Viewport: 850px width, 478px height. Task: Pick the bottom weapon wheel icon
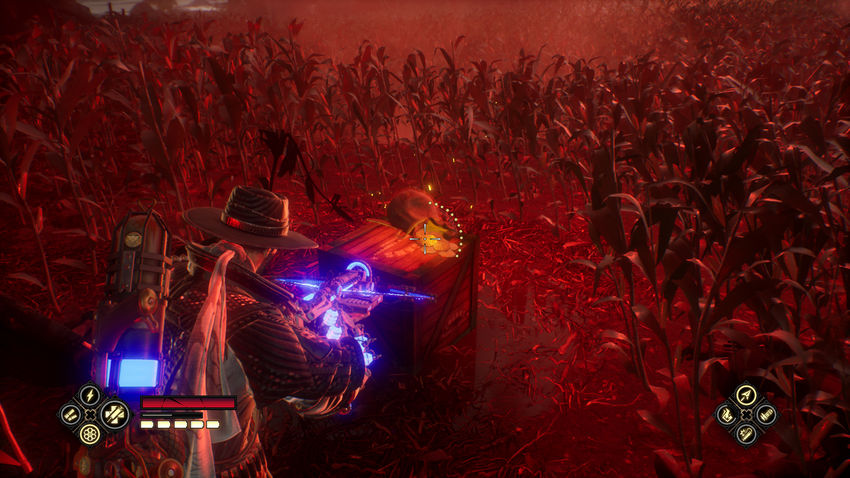pos(746,433)
